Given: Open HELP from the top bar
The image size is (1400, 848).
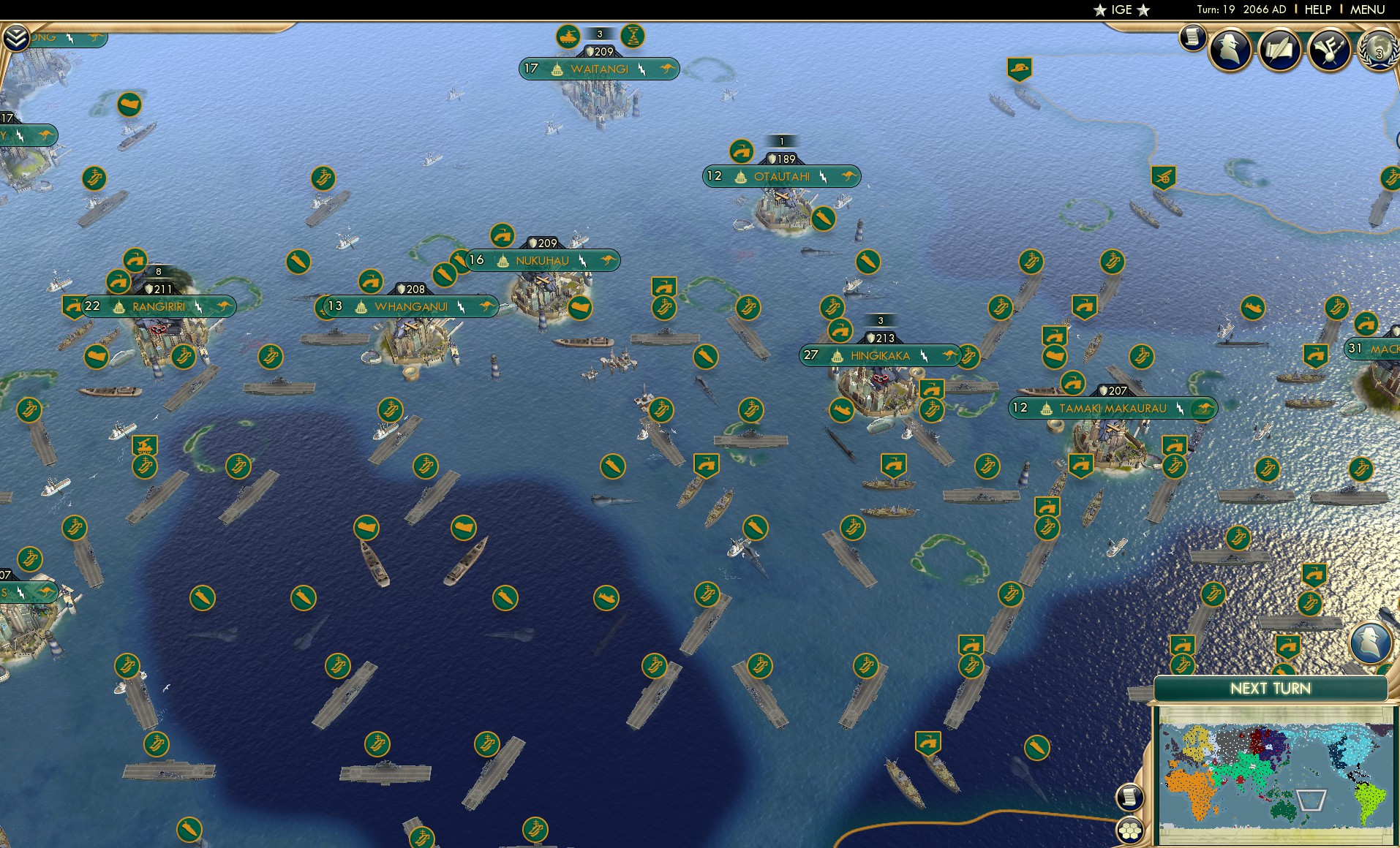Looking at the screenshot, I should coord(1317,10).
